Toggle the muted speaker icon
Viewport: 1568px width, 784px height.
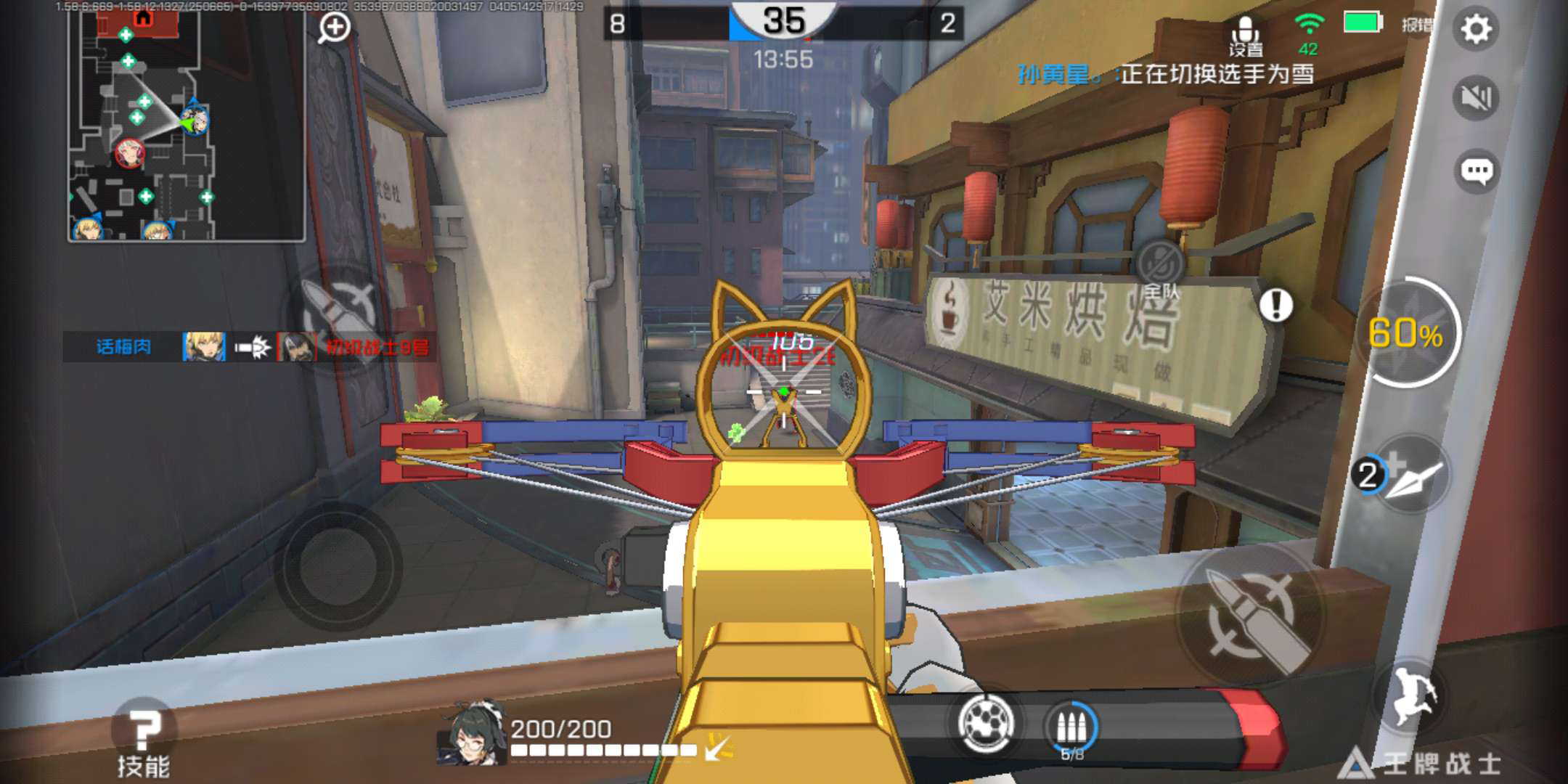(x=1476, y=97)
